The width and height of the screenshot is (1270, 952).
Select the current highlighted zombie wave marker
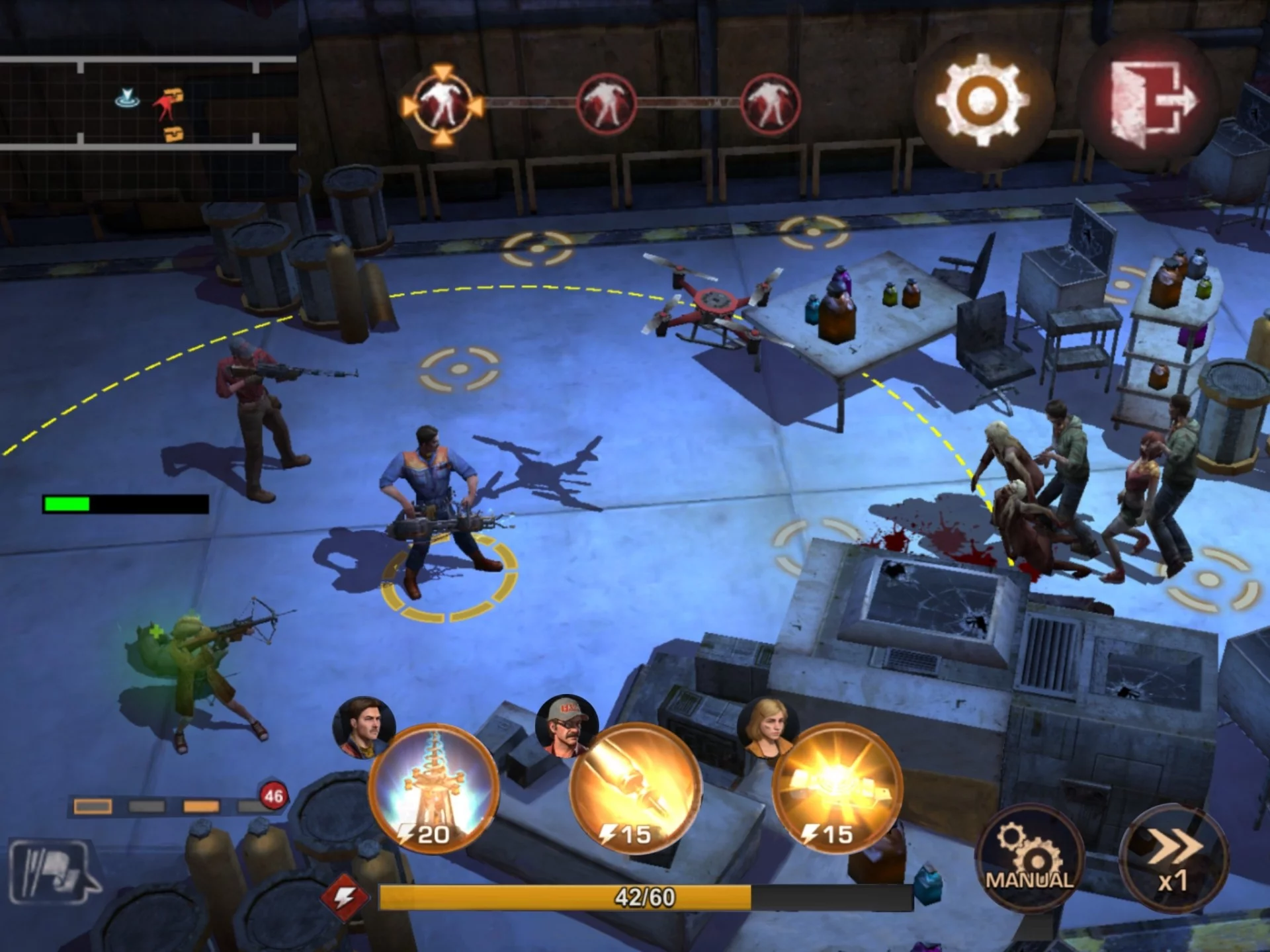[443, 105]
